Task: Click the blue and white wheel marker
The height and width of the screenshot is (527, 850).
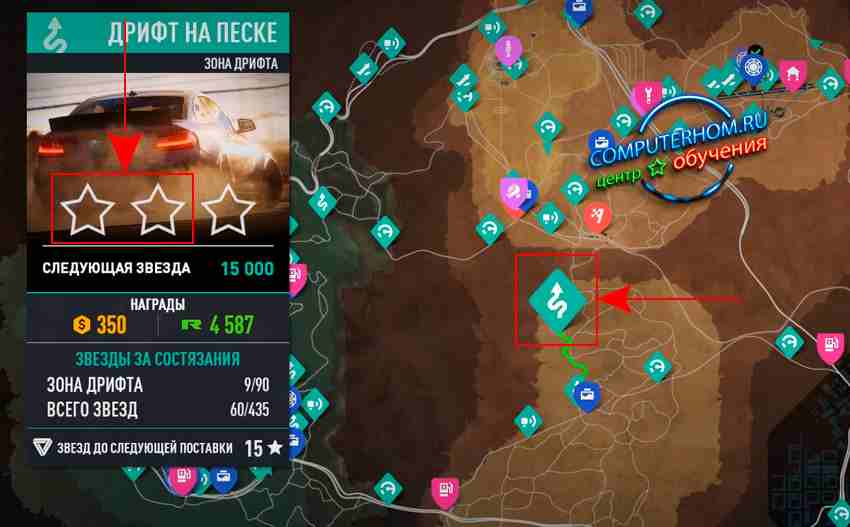Action: [x=753, y=68]
